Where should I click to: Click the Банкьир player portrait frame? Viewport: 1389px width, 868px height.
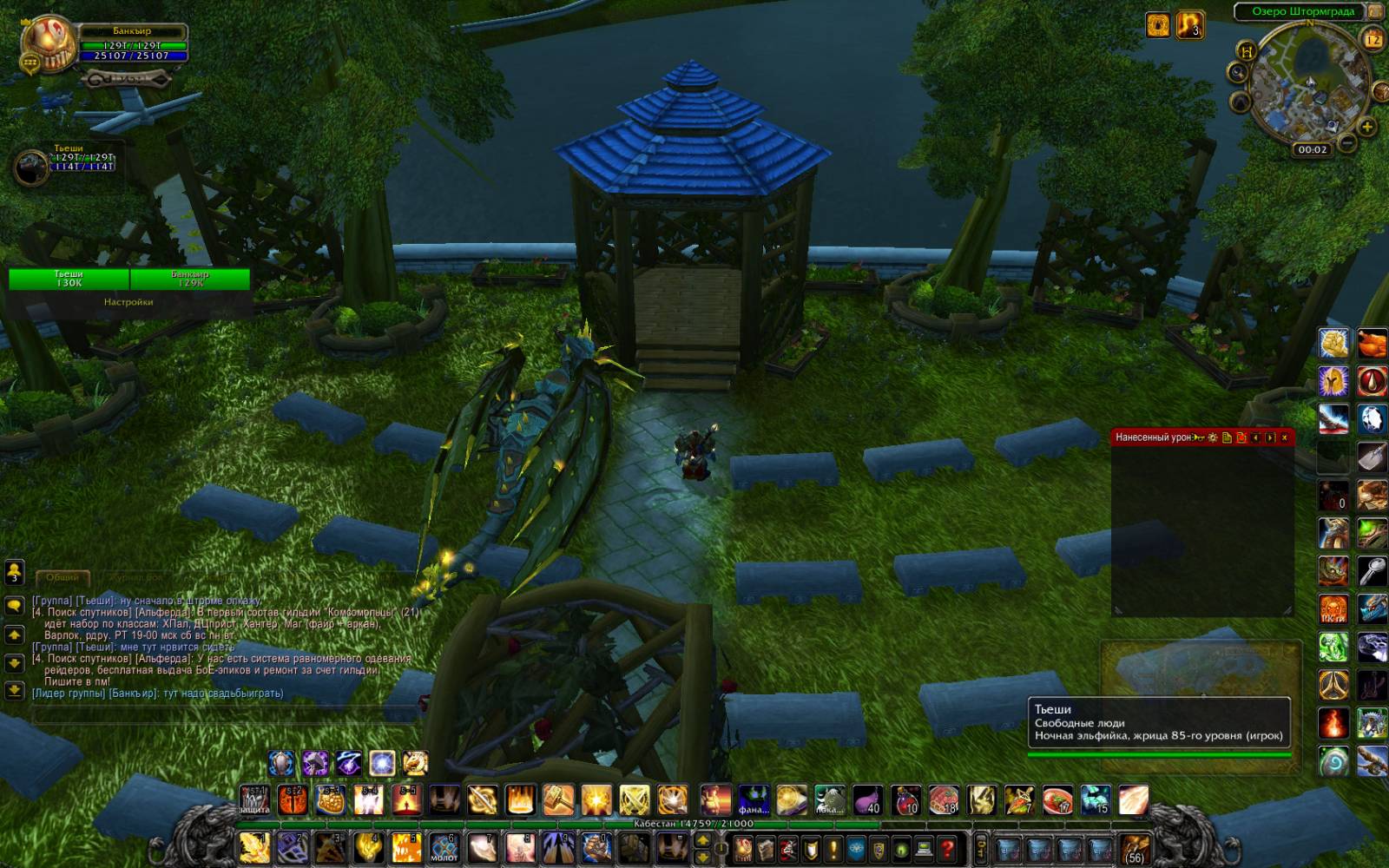49,46
